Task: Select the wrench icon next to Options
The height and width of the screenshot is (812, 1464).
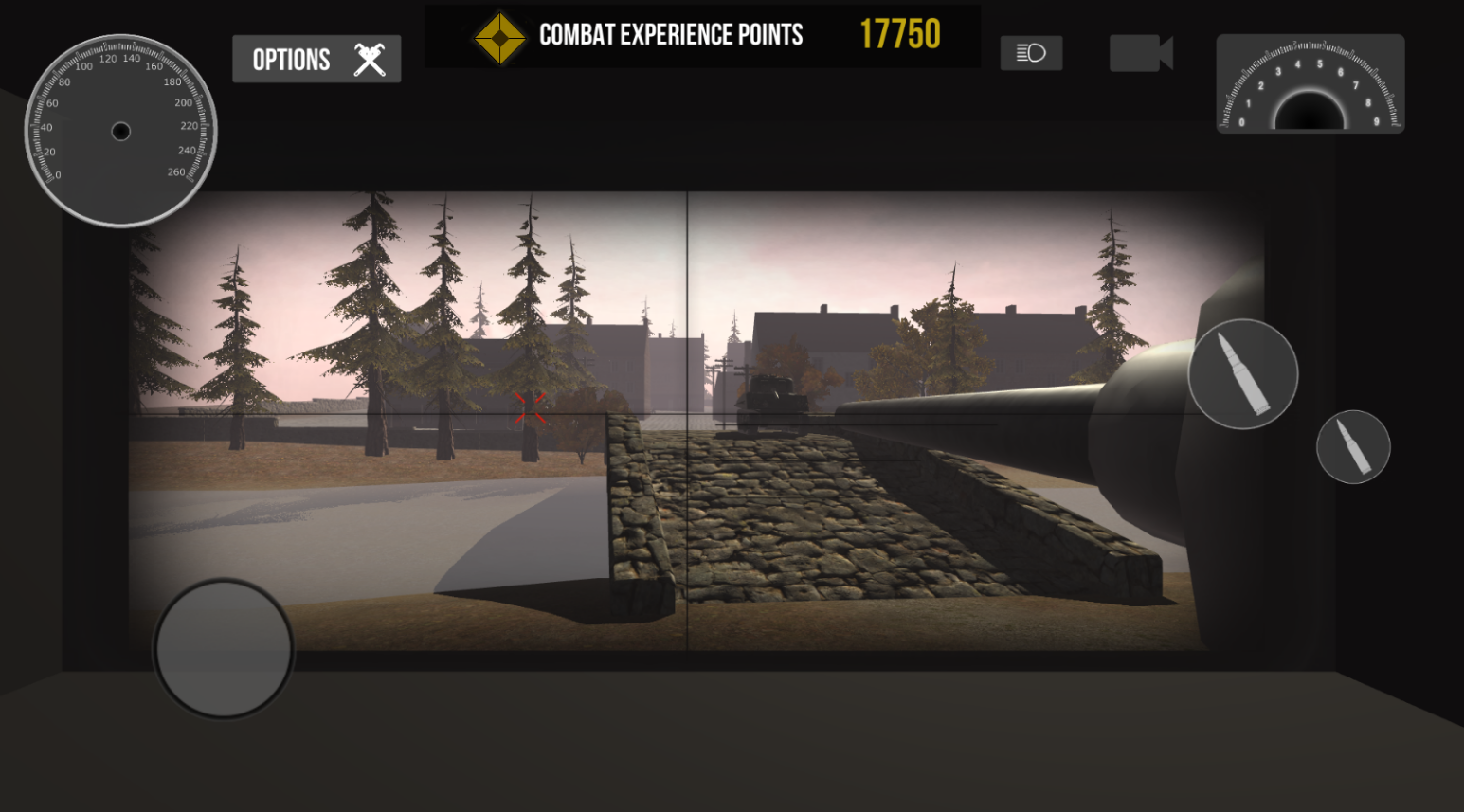Action: 368,58
